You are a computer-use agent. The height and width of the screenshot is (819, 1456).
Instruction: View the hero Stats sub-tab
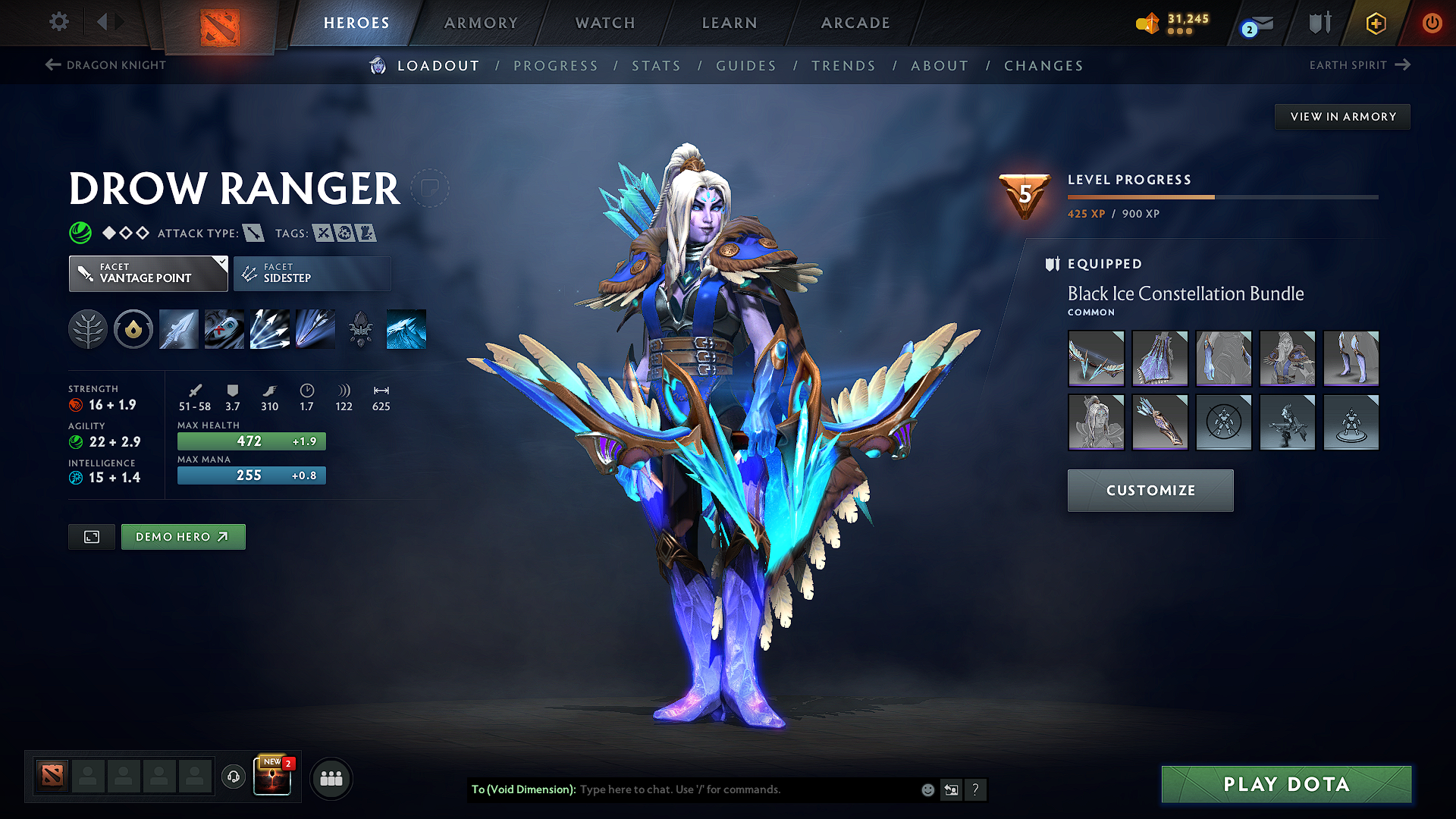(x=656, y=66)
